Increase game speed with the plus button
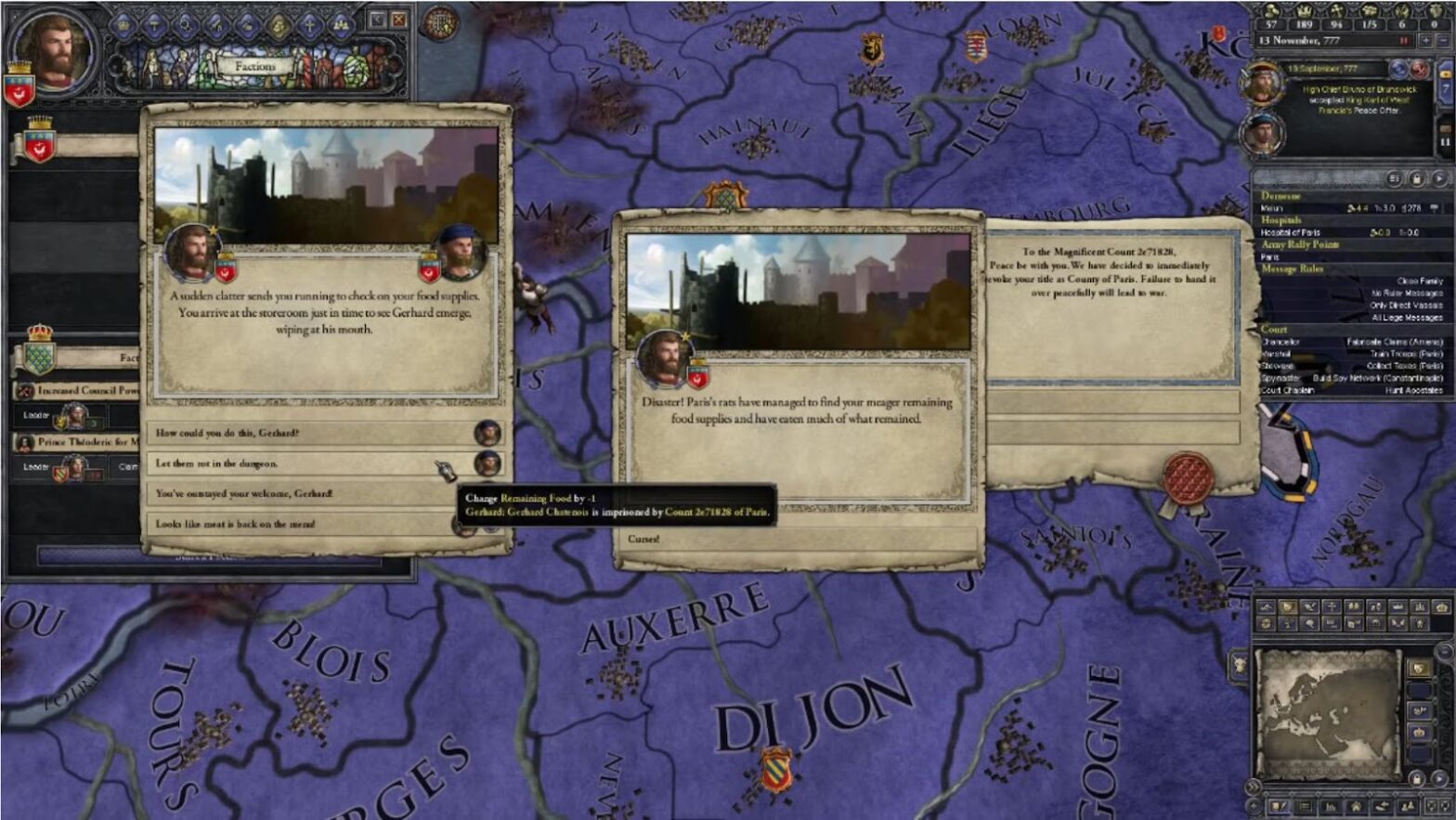1456x820 pixels. [x=1427, y=41]
